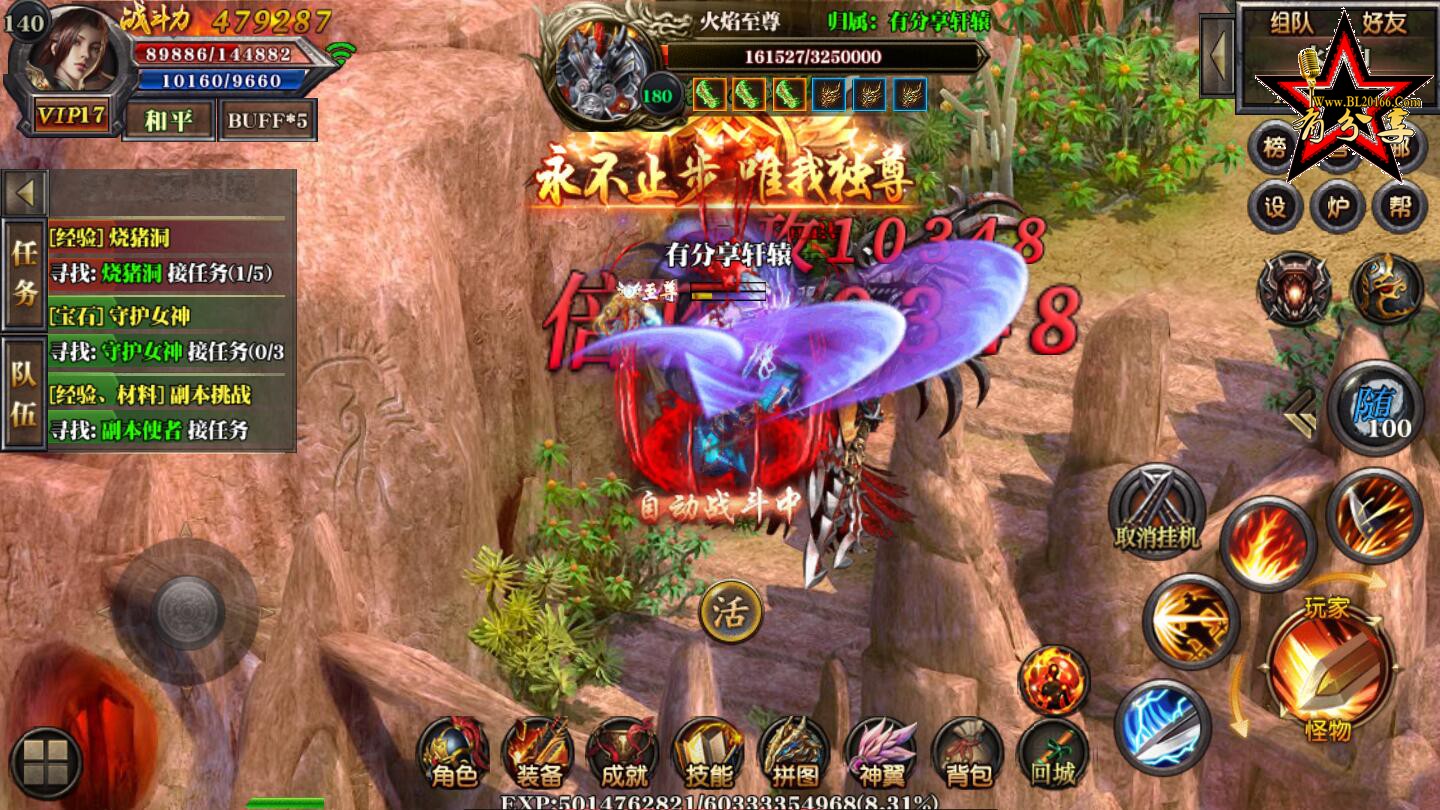Show the BUFF*5 list

(x=267, y=121)
